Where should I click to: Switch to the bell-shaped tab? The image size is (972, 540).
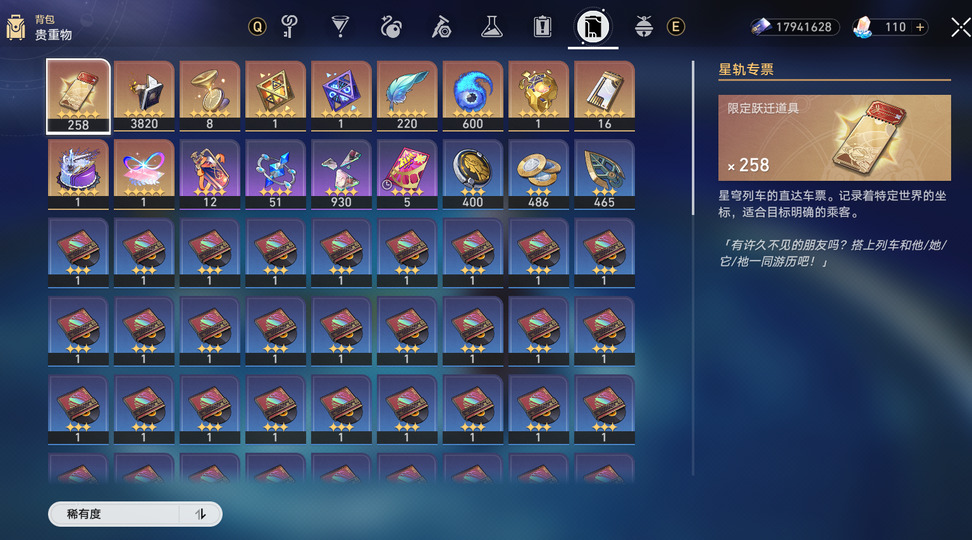[x=644, y=26]
